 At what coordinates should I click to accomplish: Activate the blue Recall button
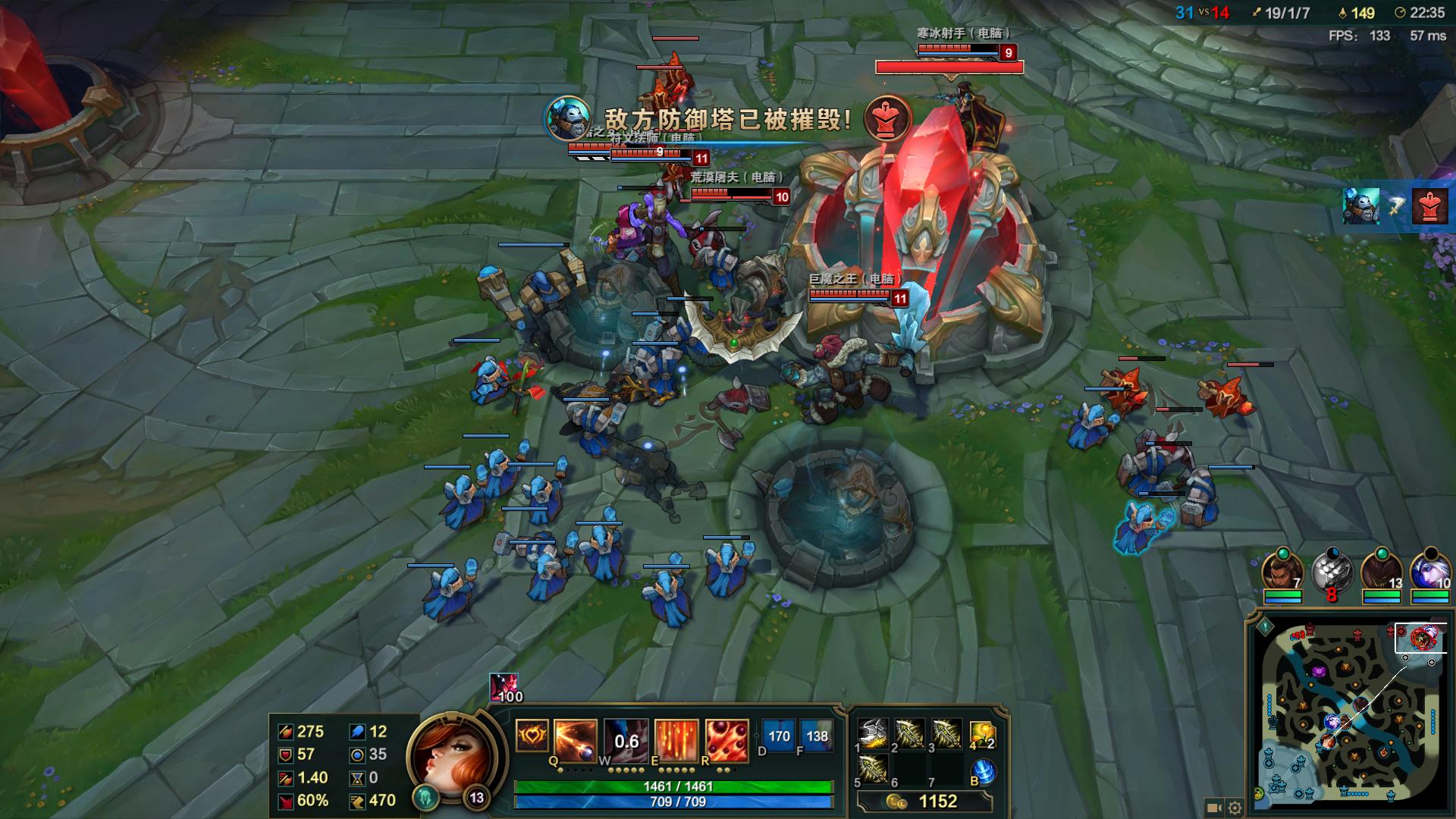[984, 772]
